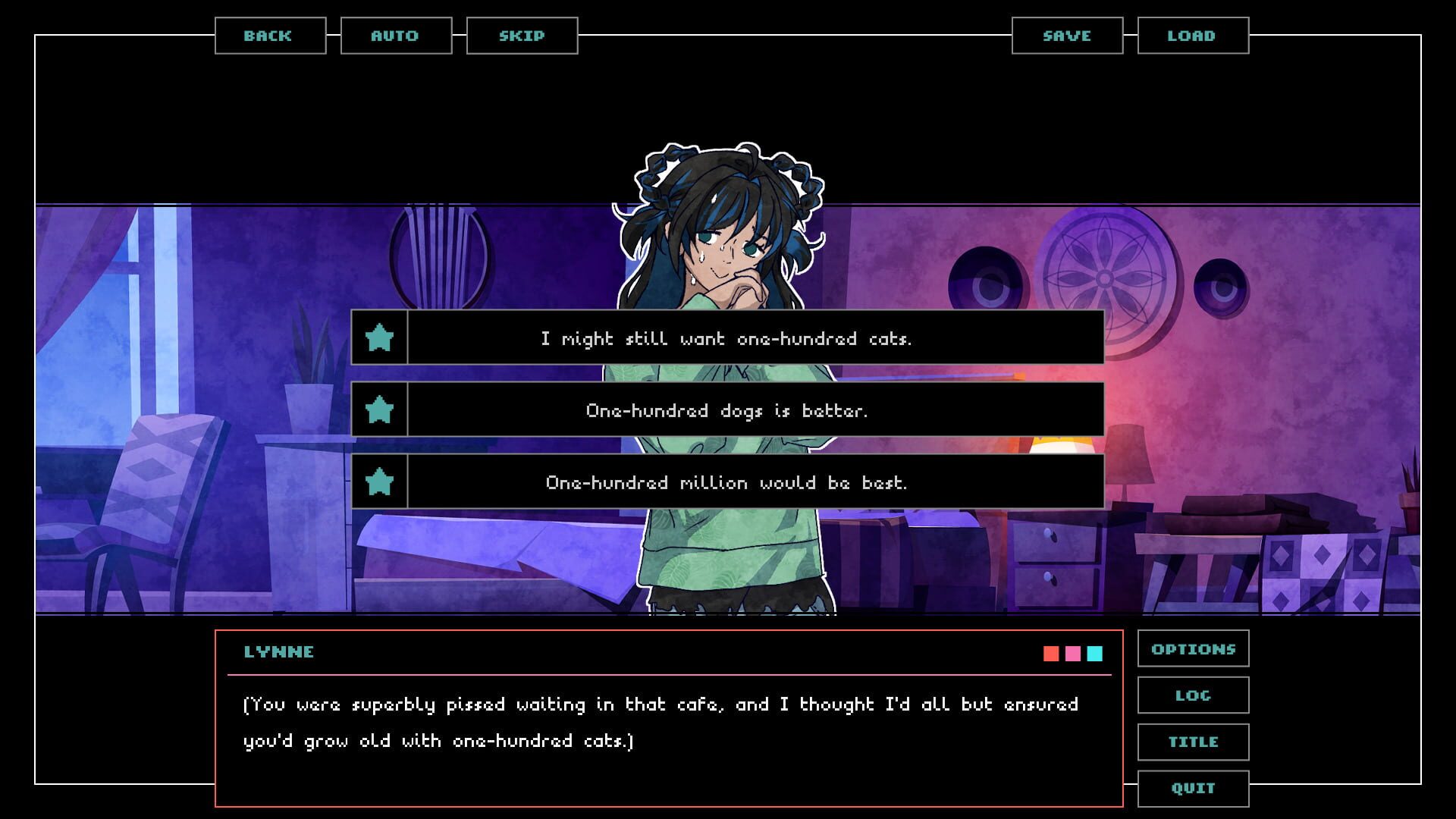This screenshot has height=819, width=1456.
Task: Load a previously saved game
Action: [x=1191, y=35]
